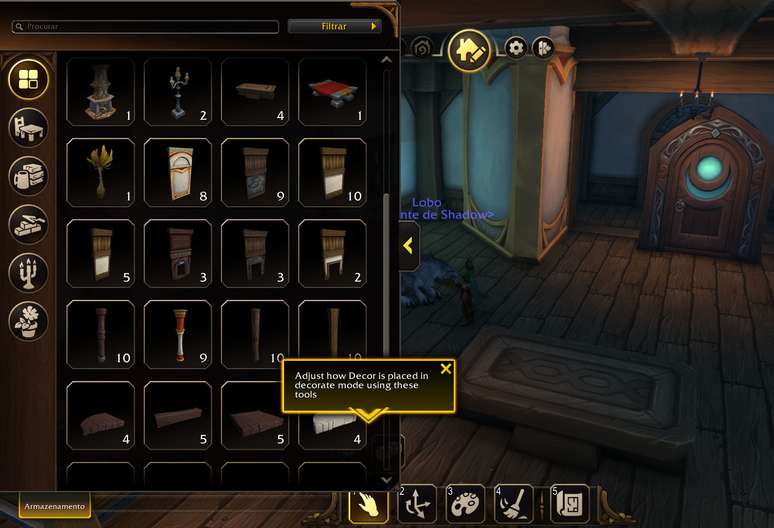Activate the house edit mode button
774x528 pixels.
point(468,49)
